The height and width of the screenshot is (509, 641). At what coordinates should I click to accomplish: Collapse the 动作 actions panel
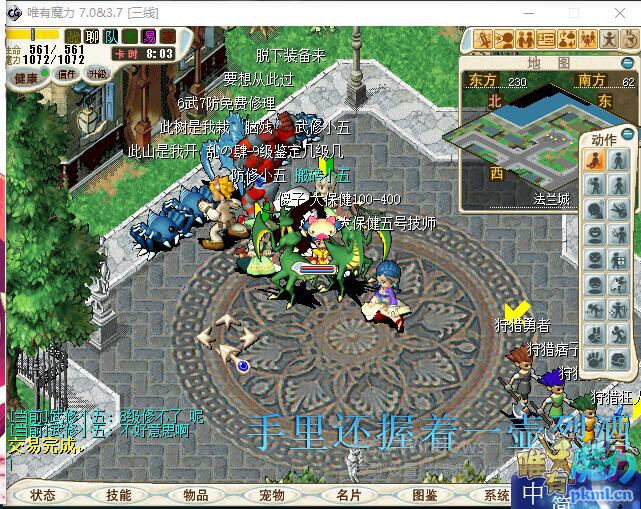click(629, 134)
